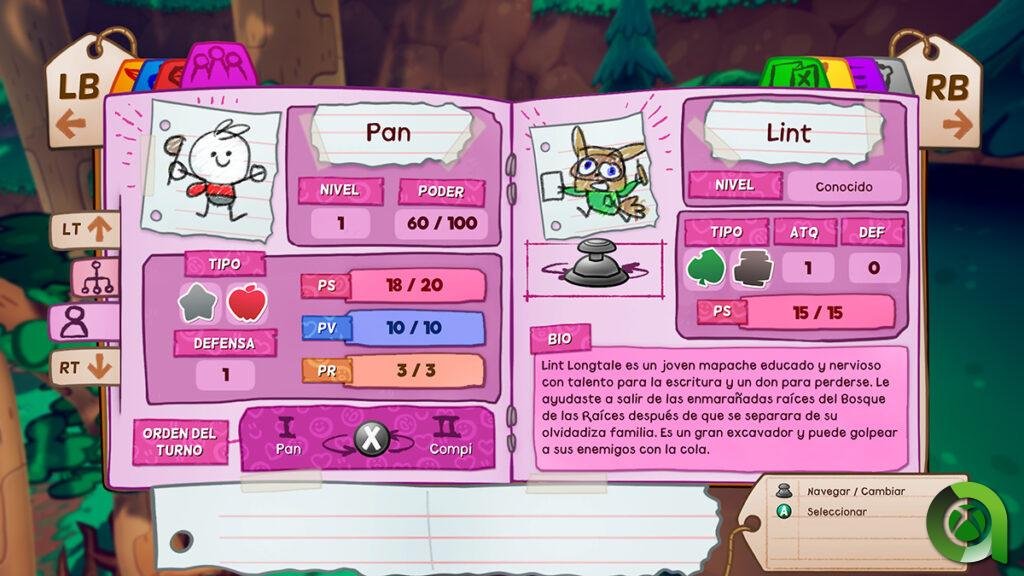
Task: Switch to the red gem tab
Action: tap(170, 77)
